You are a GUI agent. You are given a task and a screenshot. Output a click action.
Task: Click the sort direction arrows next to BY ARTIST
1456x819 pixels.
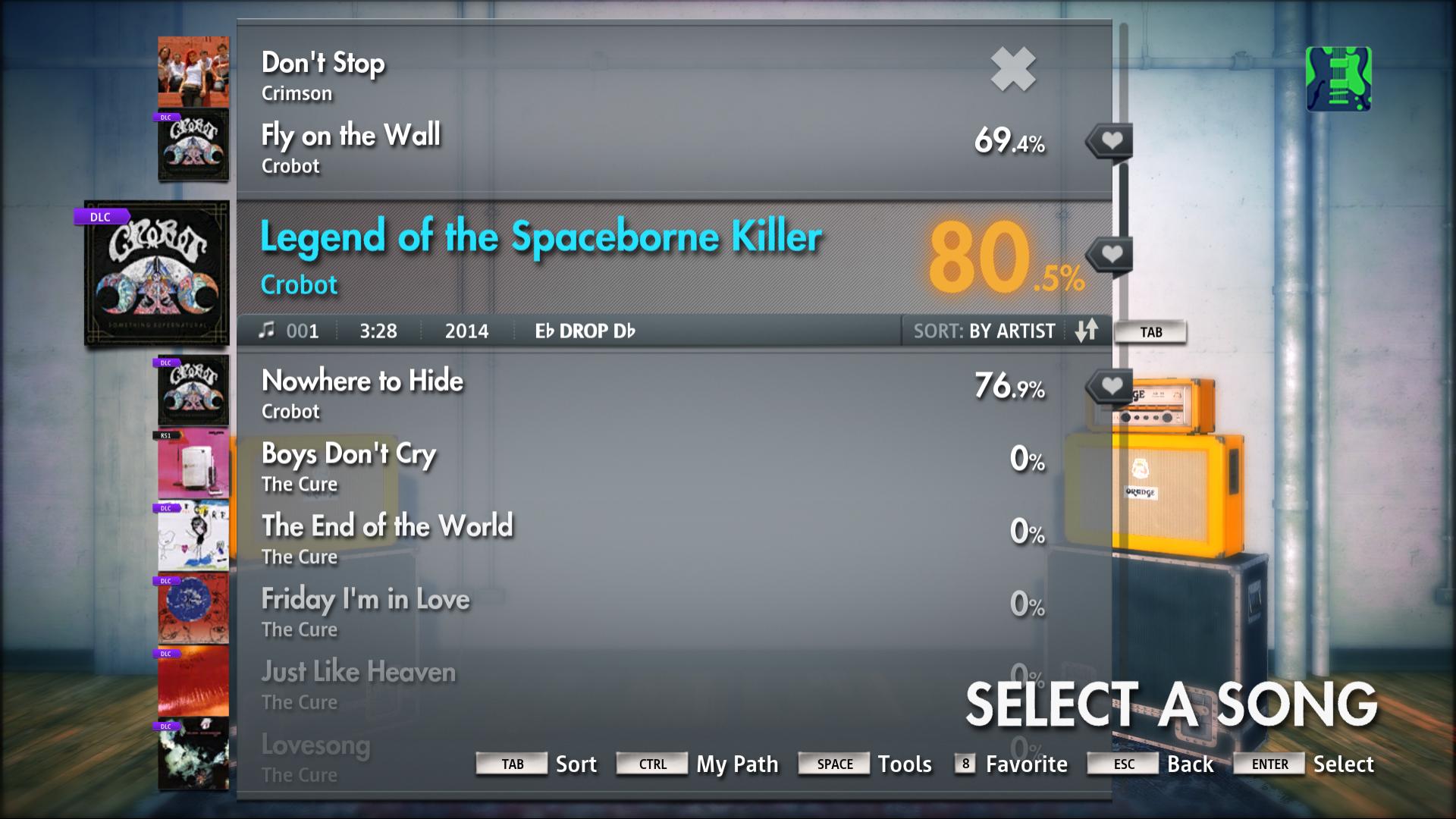(1087, 331)
